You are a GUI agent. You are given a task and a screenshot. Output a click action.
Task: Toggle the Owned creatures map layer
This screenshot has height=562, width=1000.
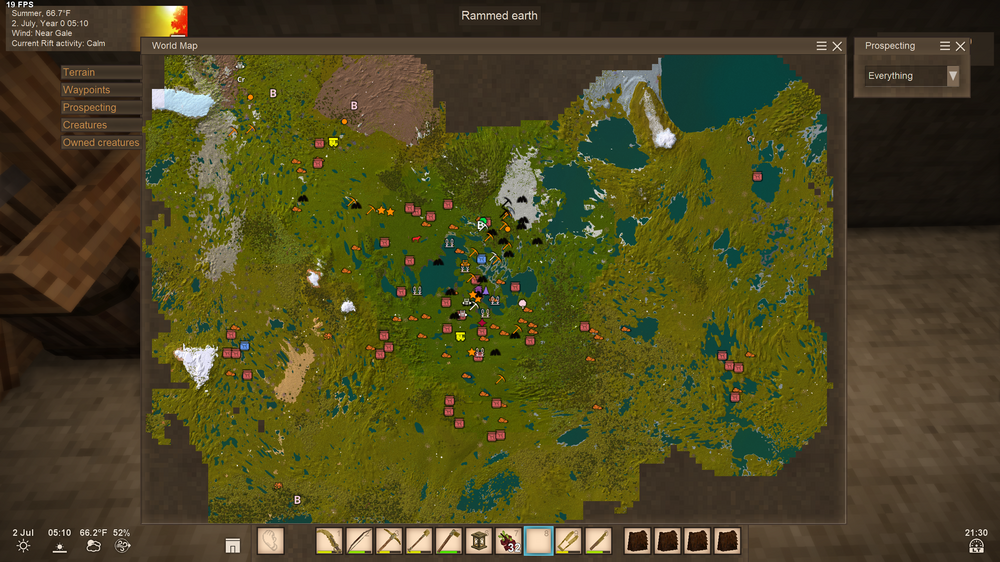click(x=100, y=143)
